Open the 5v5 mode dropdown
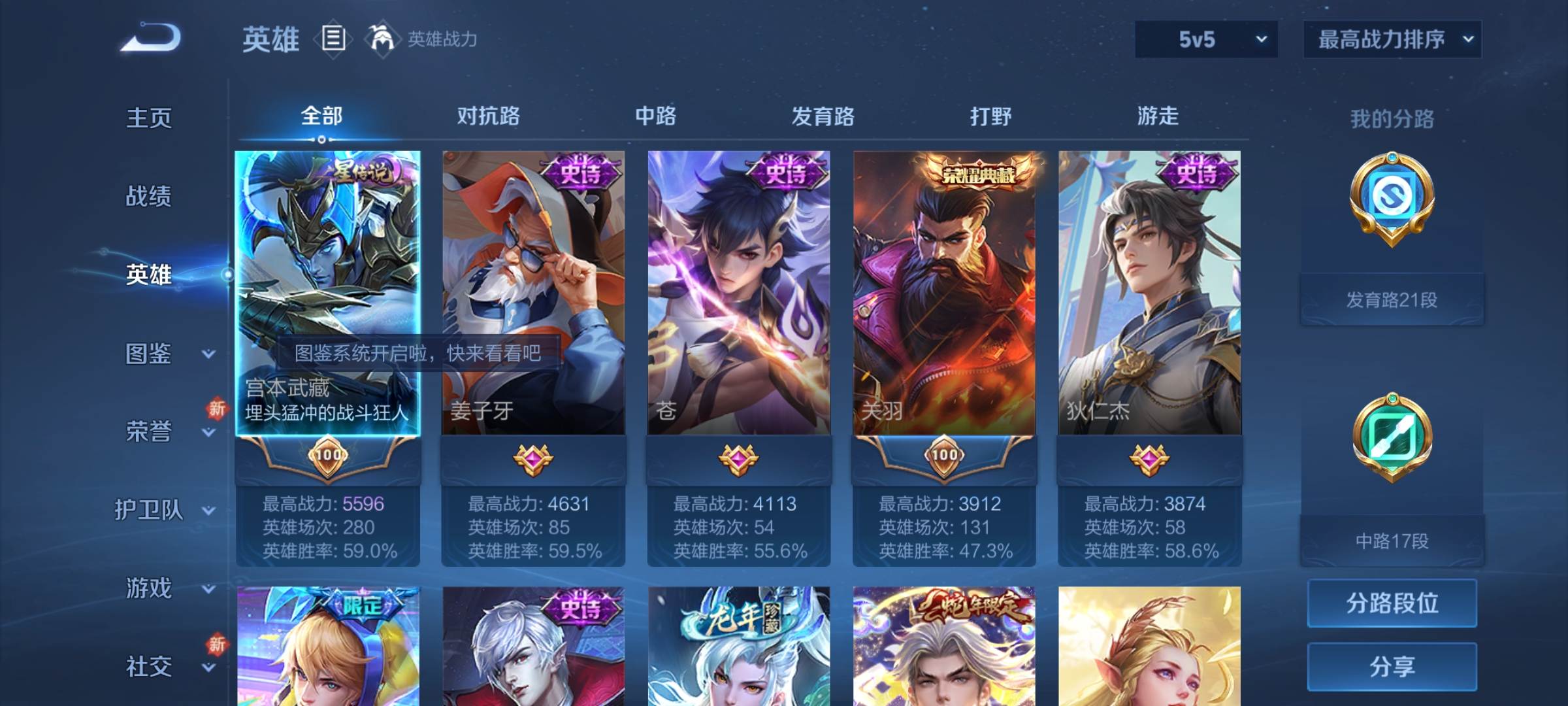The width and height of the screenshot is (1568, 706). [x=1205, y=39]
